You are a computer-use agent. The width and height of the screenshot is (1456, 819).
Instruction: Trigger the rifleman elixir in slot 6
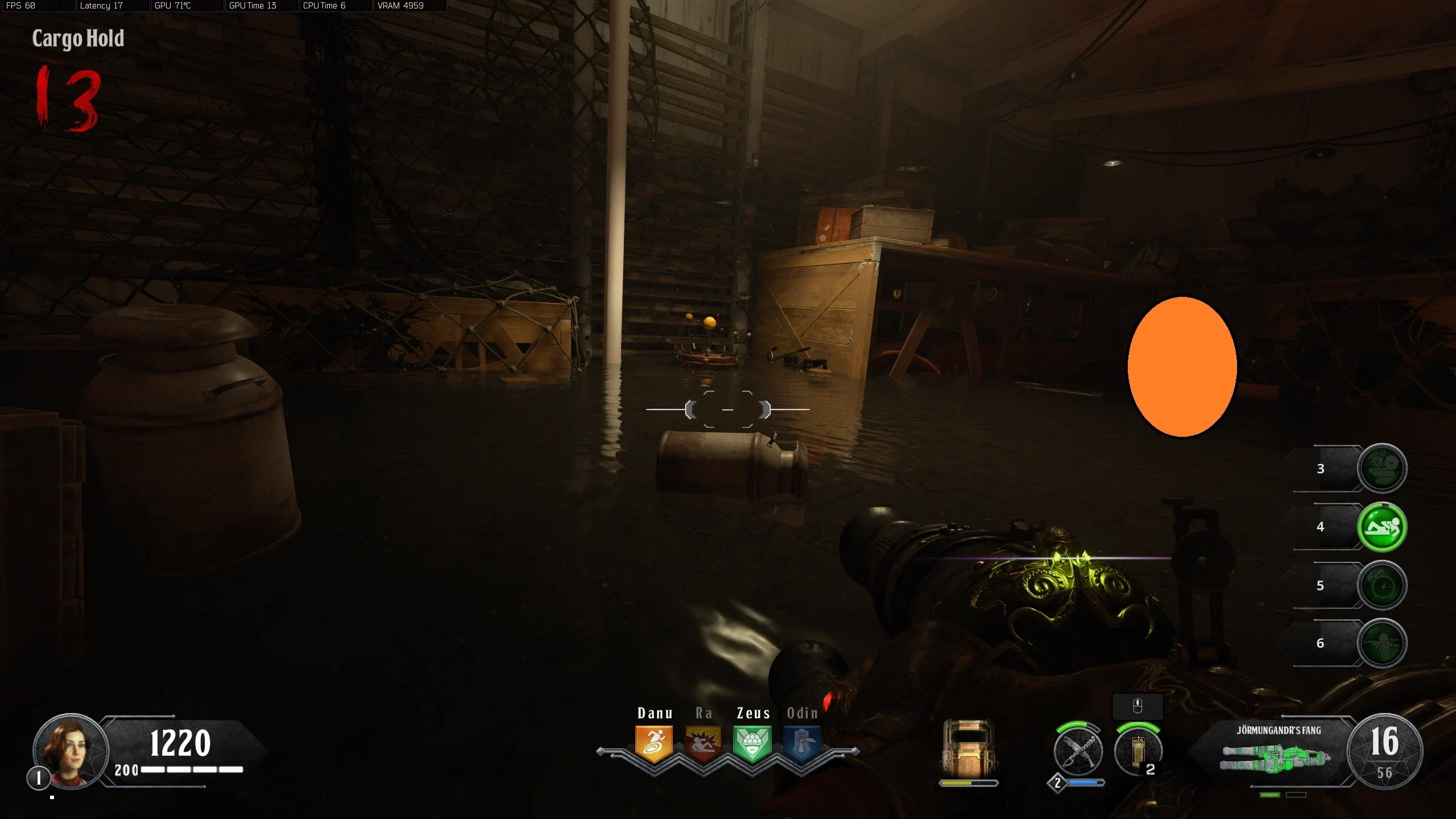pyautogui.click(x=1381, y=643)
